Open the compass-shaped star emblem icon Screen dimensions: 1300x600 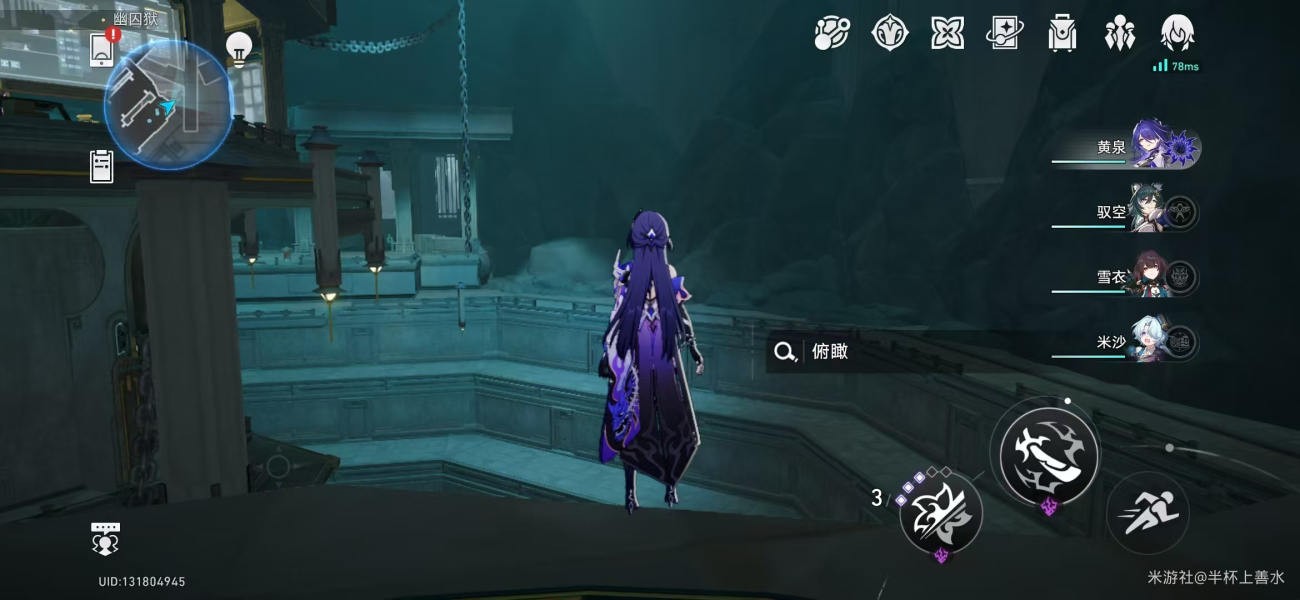click(x=889, y=33)
